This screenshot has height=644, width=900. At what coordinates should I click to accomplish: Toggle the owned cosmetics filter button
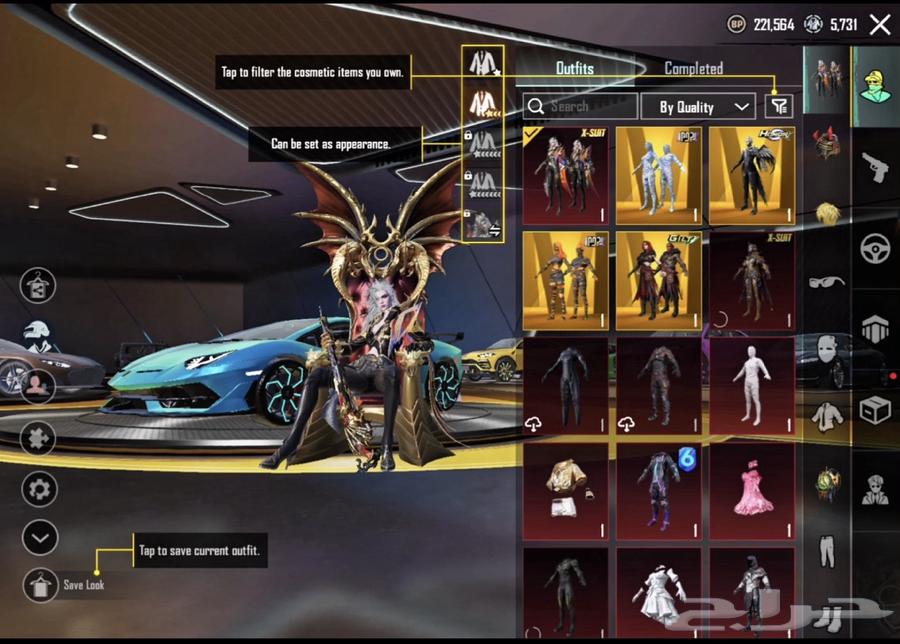tap(779, 106)
